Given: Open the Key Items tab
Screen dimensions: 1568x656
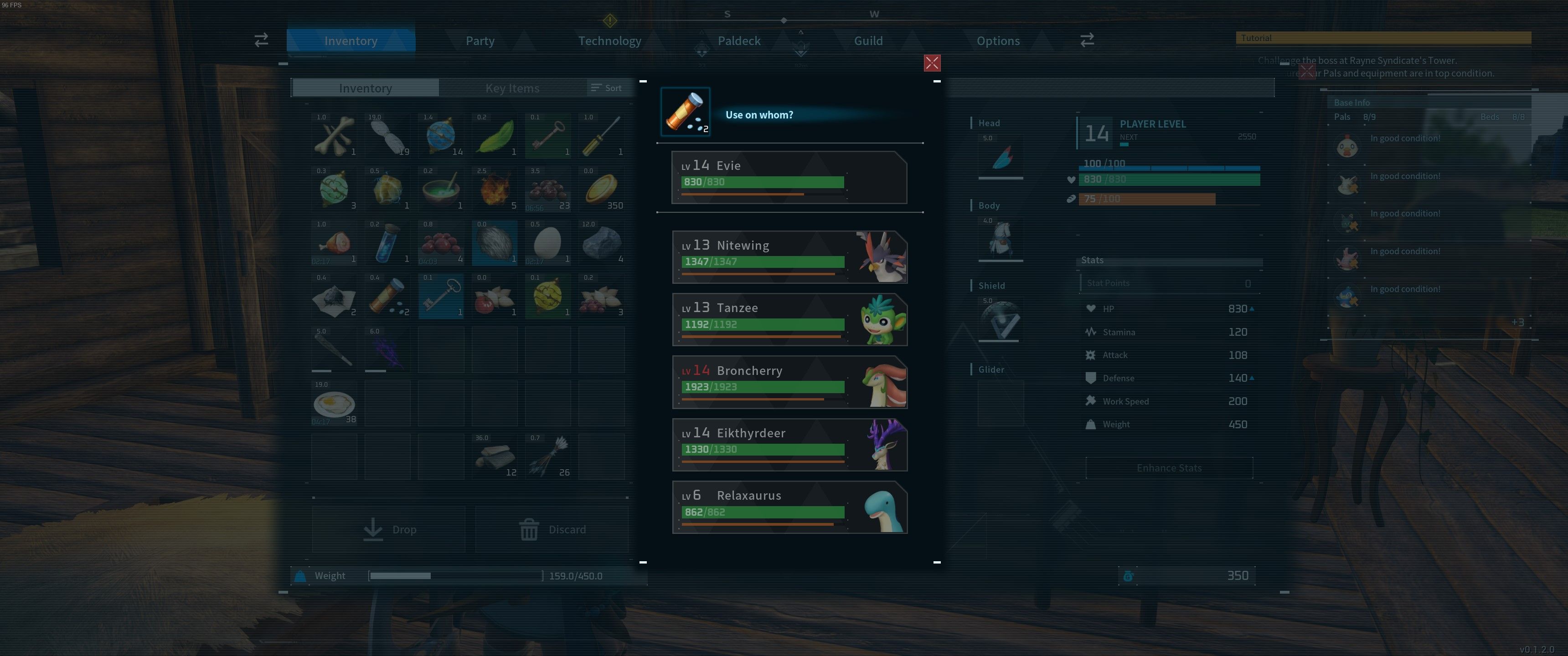Looking at the screenshot, I should click(512, 87).
